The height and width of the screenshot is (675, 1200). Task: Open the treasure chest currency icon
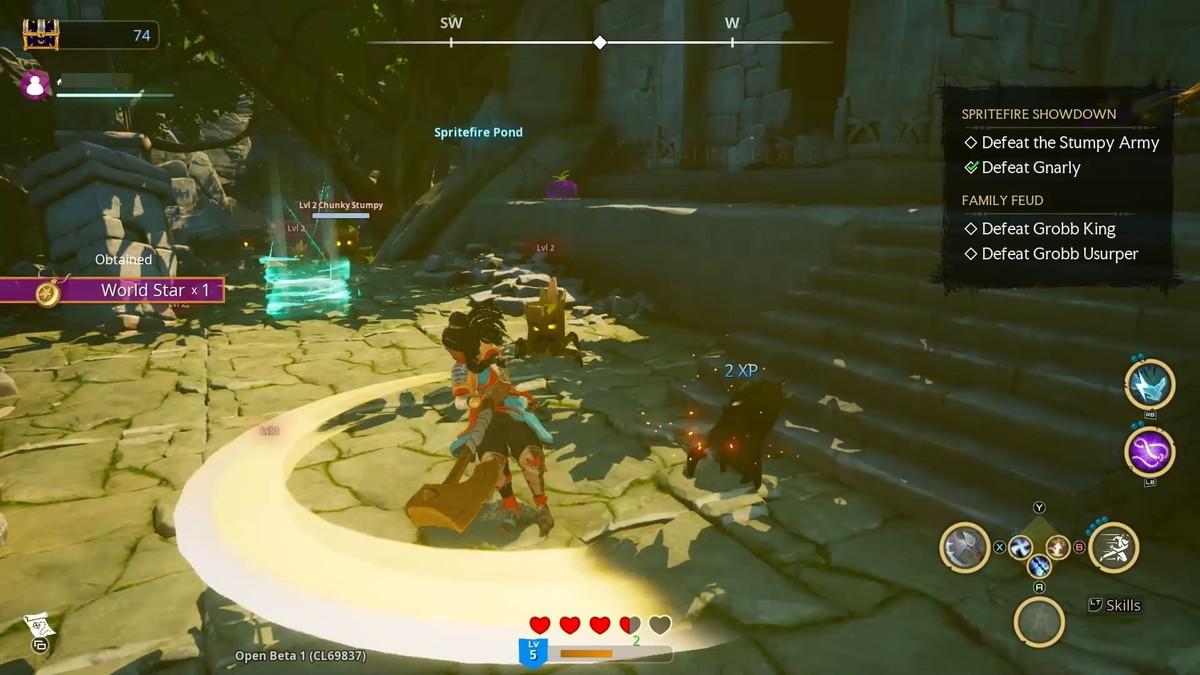[x=41, y=35]
